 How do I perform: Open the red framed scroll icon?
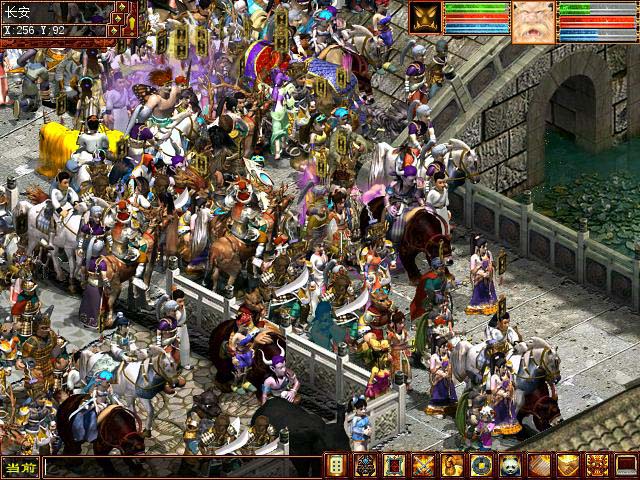395,465
